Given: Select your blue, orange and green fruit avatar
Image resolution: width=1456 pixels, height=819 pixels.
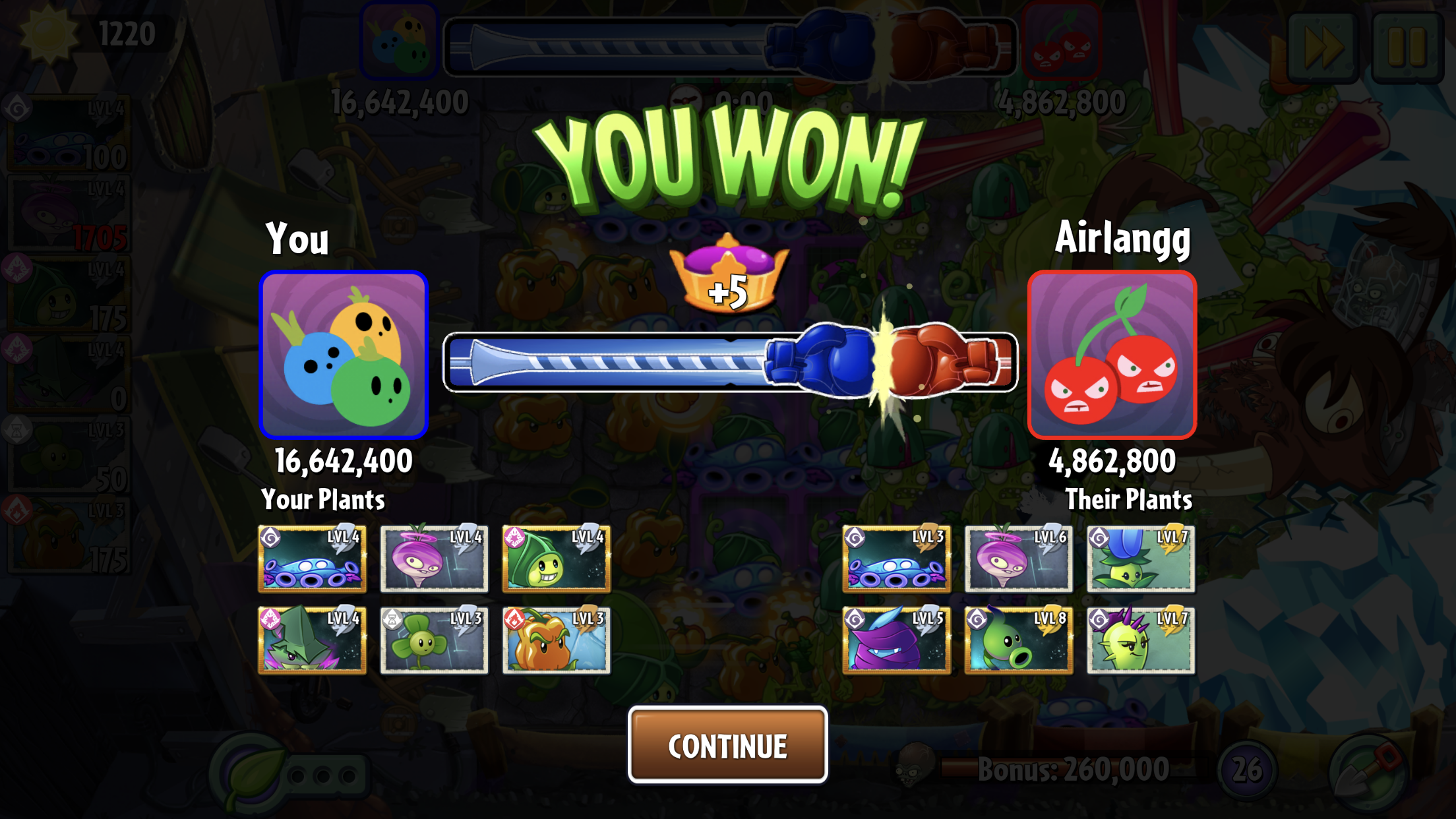Looking at the screenshot, I should coord(344,355).
